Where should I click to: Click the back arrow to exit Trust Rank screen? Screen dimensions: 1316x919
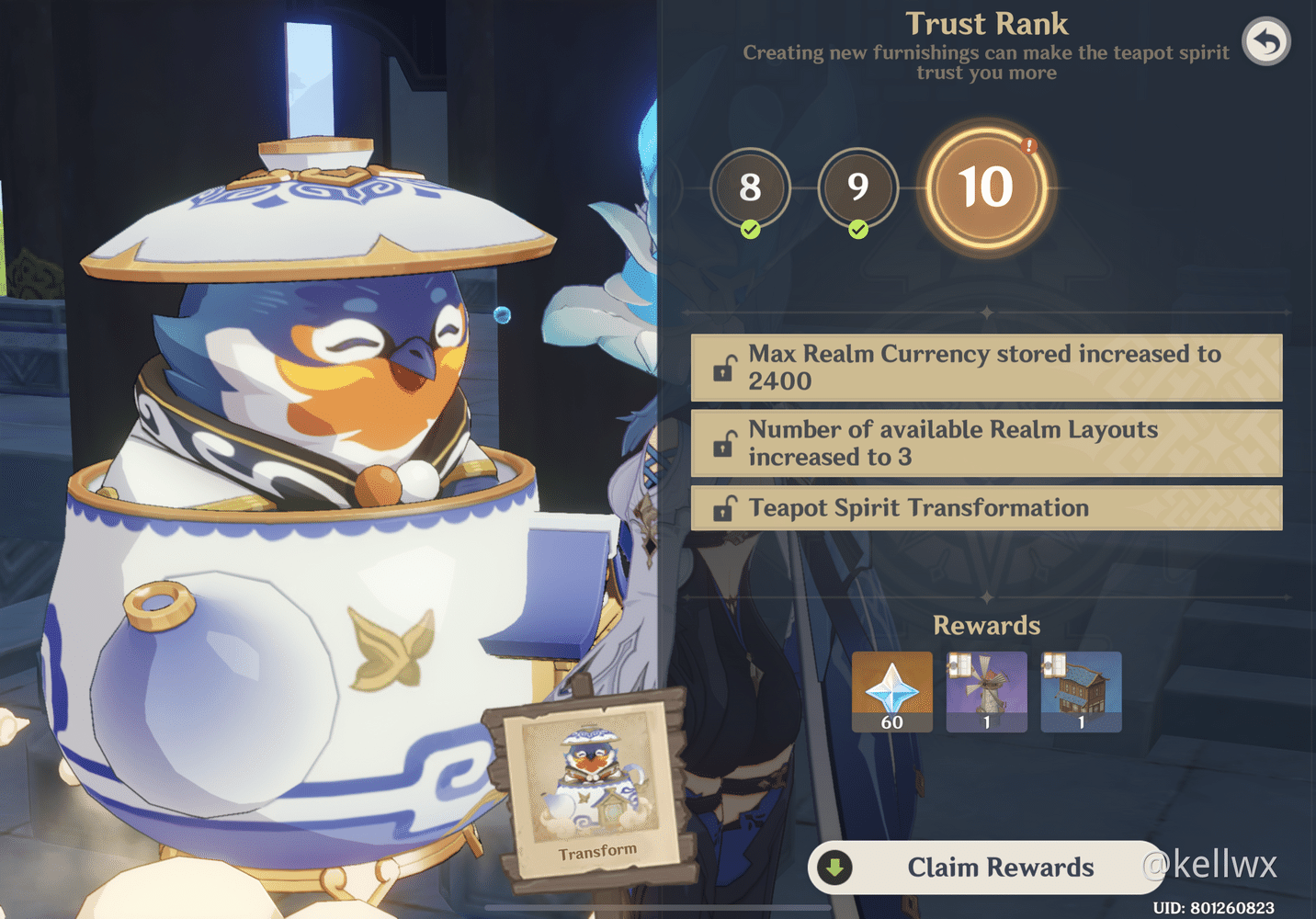[x=1265, y=41]
